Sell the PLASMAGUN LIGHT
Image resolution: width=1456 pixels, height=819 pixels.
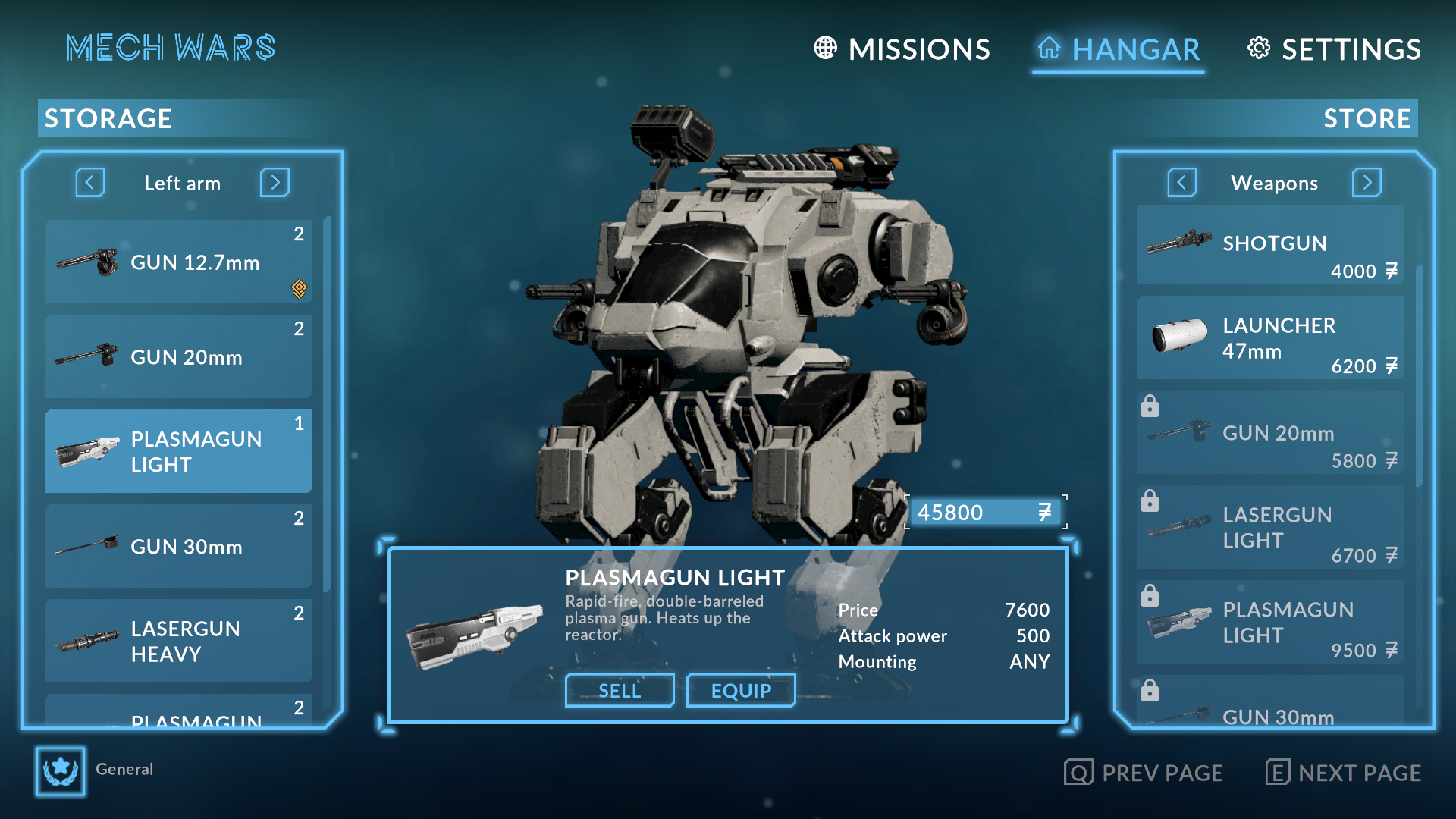pyautogui.click(x=619, y=690)
